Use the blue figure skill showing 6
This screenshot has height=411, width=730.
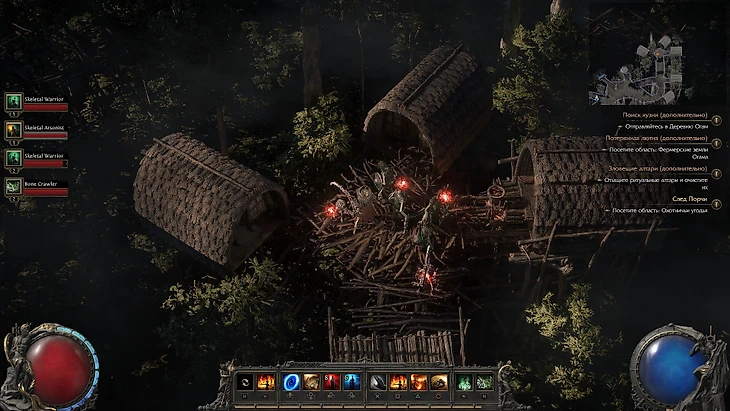pyautogui.click(x=350, y=381)
